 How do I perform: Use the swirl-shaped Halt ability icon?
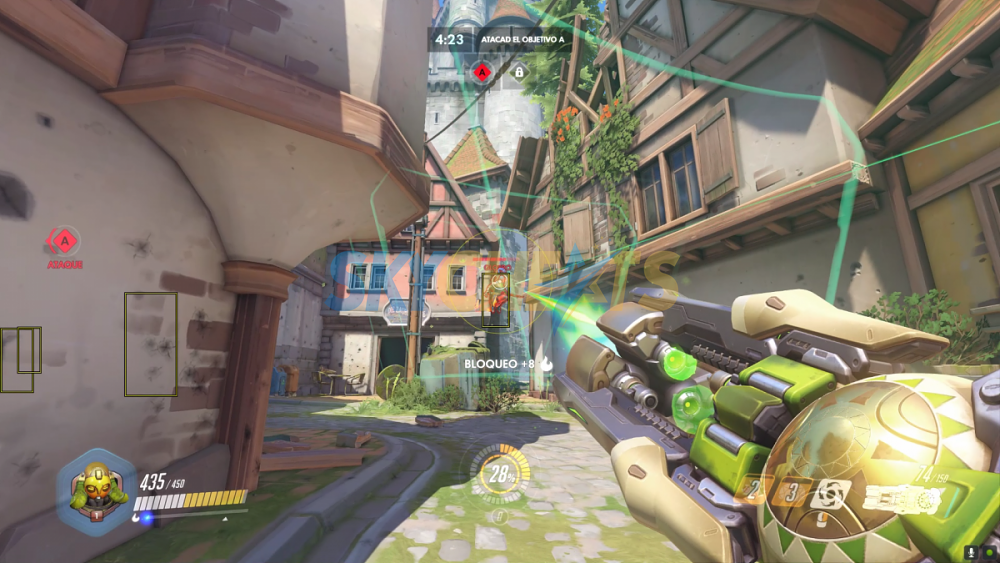point(829,492)
